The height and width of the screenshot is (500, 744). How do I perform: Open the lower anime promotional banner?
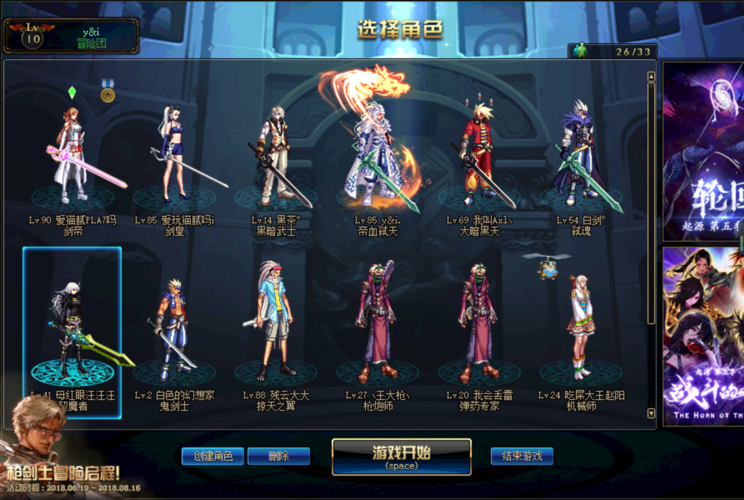(x=703, y=335)
